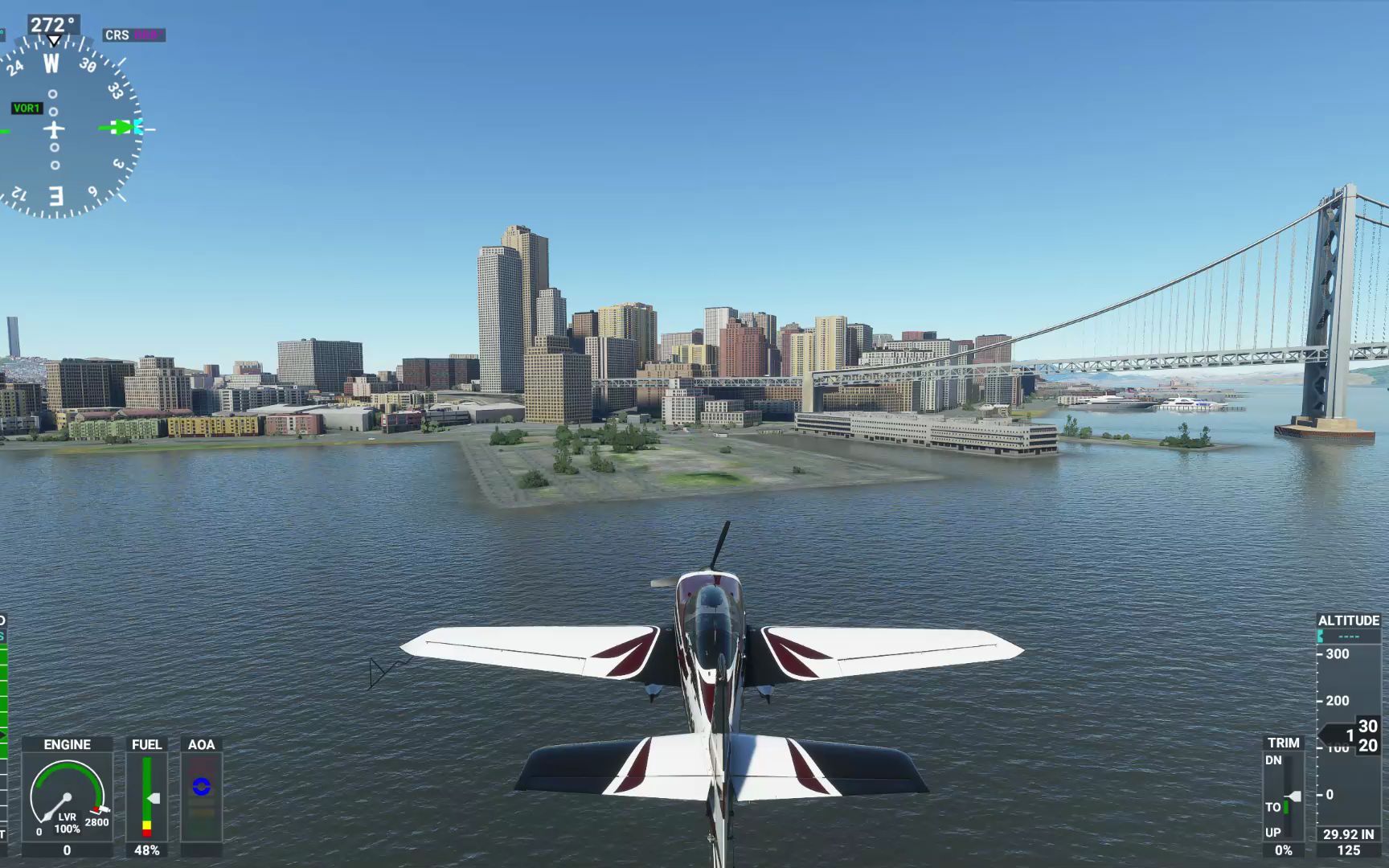Select the VOR1 nav source label
The height and width of the screenshot is (868, 1389).
[26, 108]
